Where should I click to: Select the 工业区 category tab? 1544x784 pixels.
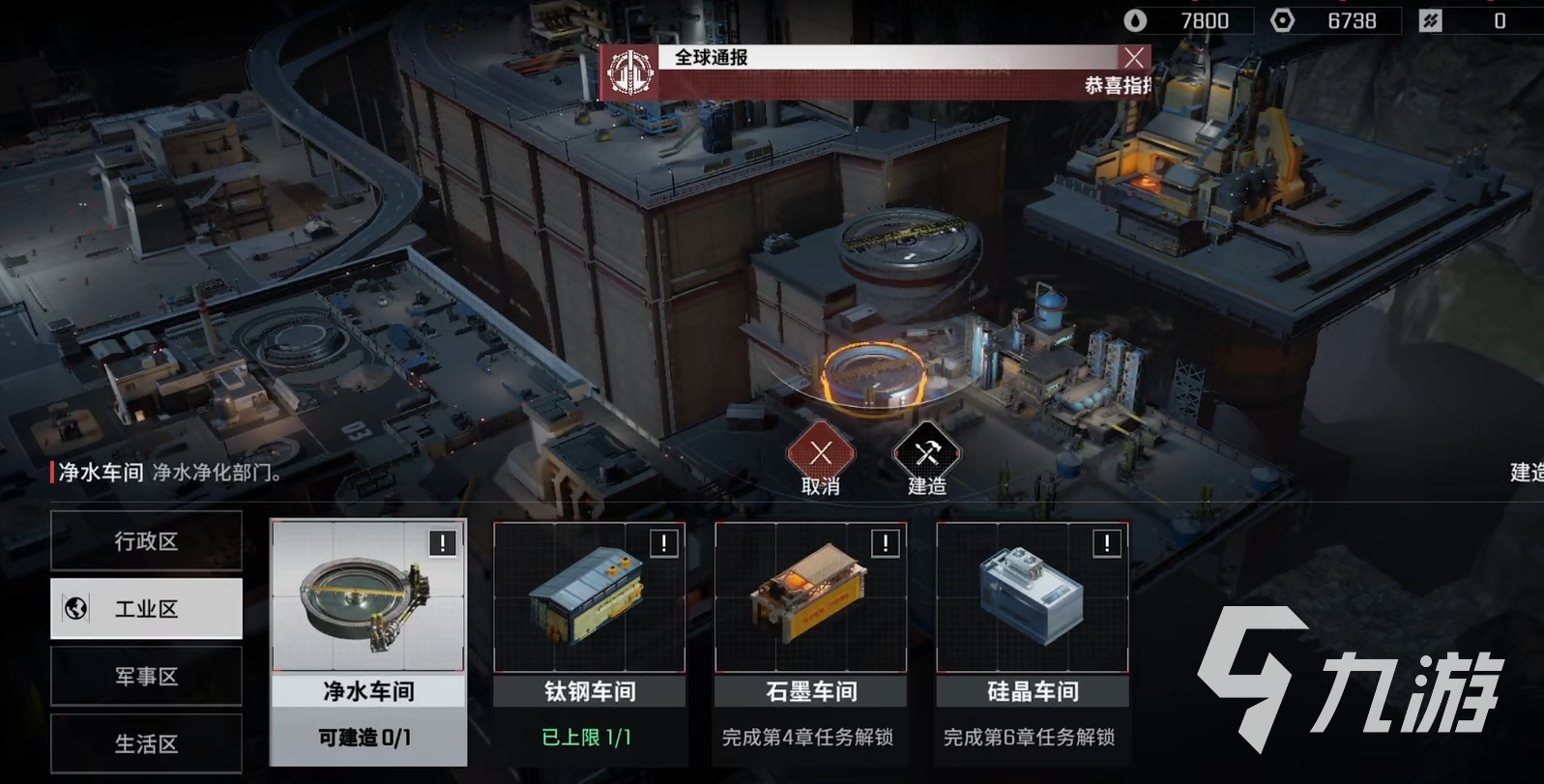(x=146, y=609)
